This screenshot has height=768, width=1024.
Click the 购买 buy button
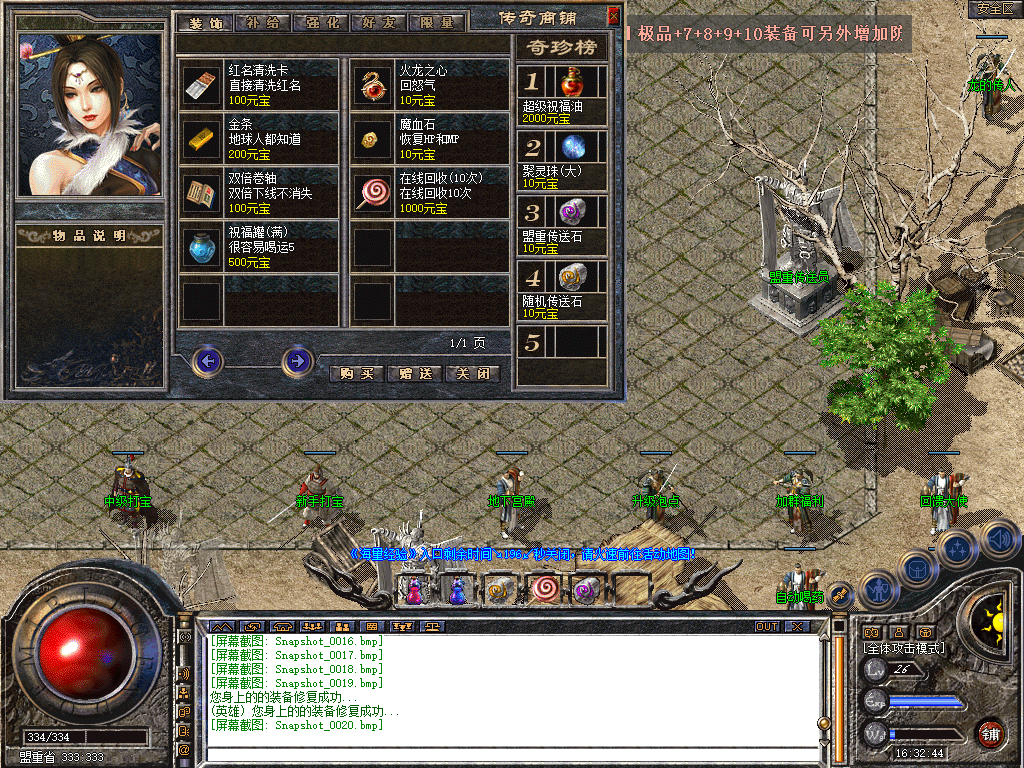tap(357, 374)
